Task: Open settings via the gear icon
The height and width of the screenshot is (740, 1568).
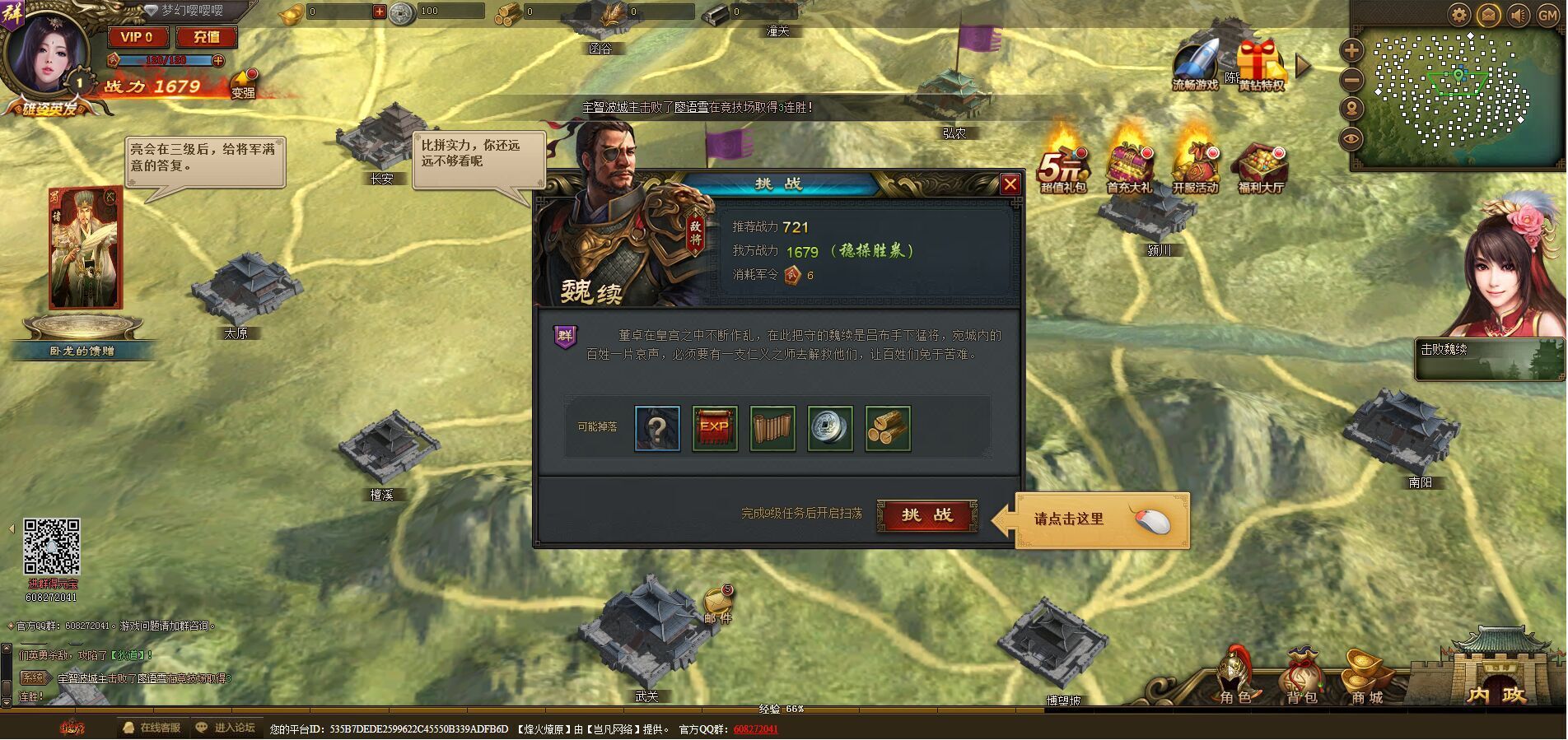Action: tap(1459, 15)
